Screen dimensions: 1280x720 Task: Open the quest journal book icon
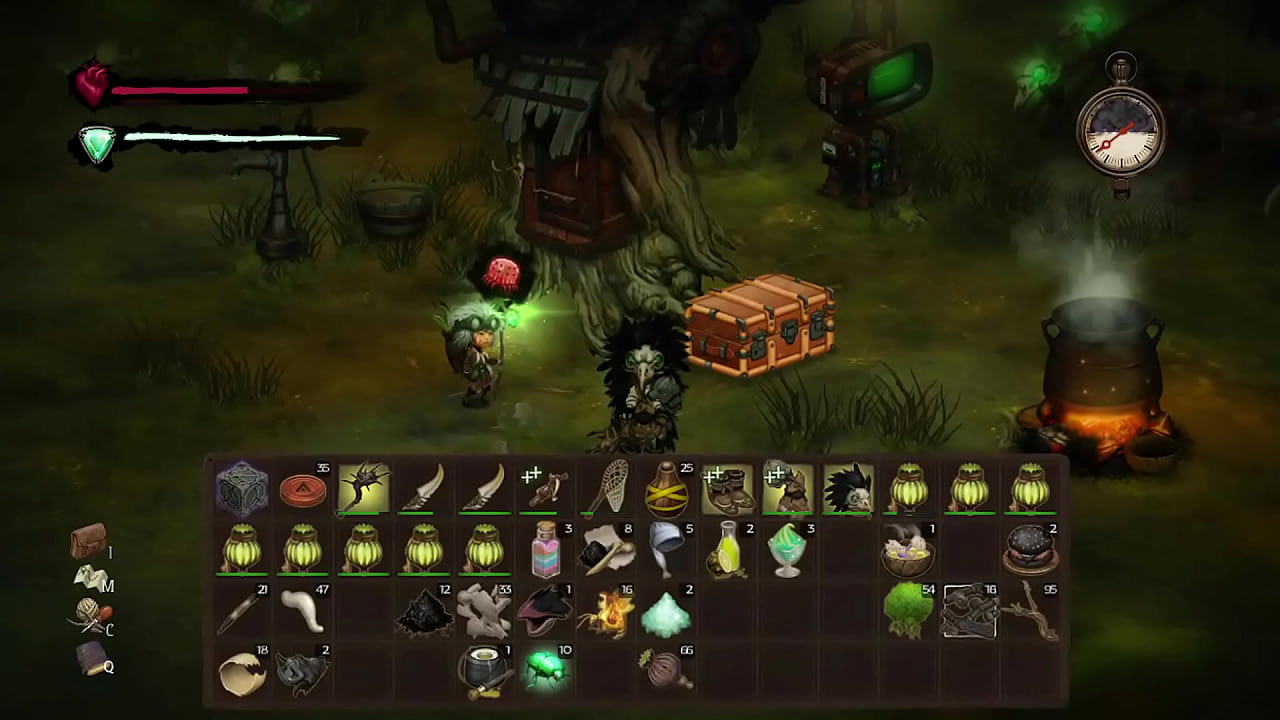90,658
